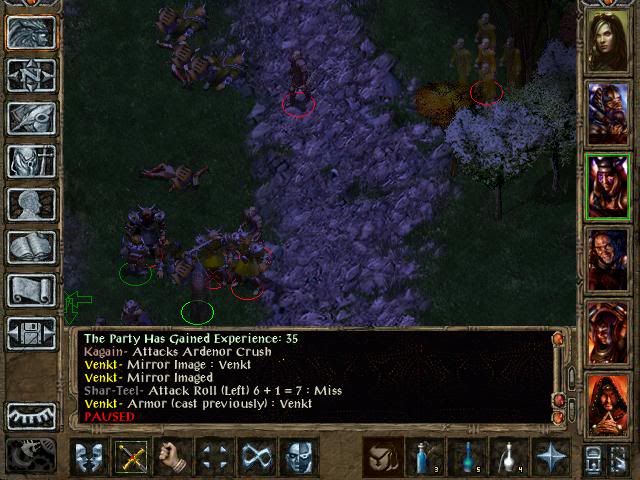
Task: Open the area map with the compass button
Action: click(x=31, y=75)
